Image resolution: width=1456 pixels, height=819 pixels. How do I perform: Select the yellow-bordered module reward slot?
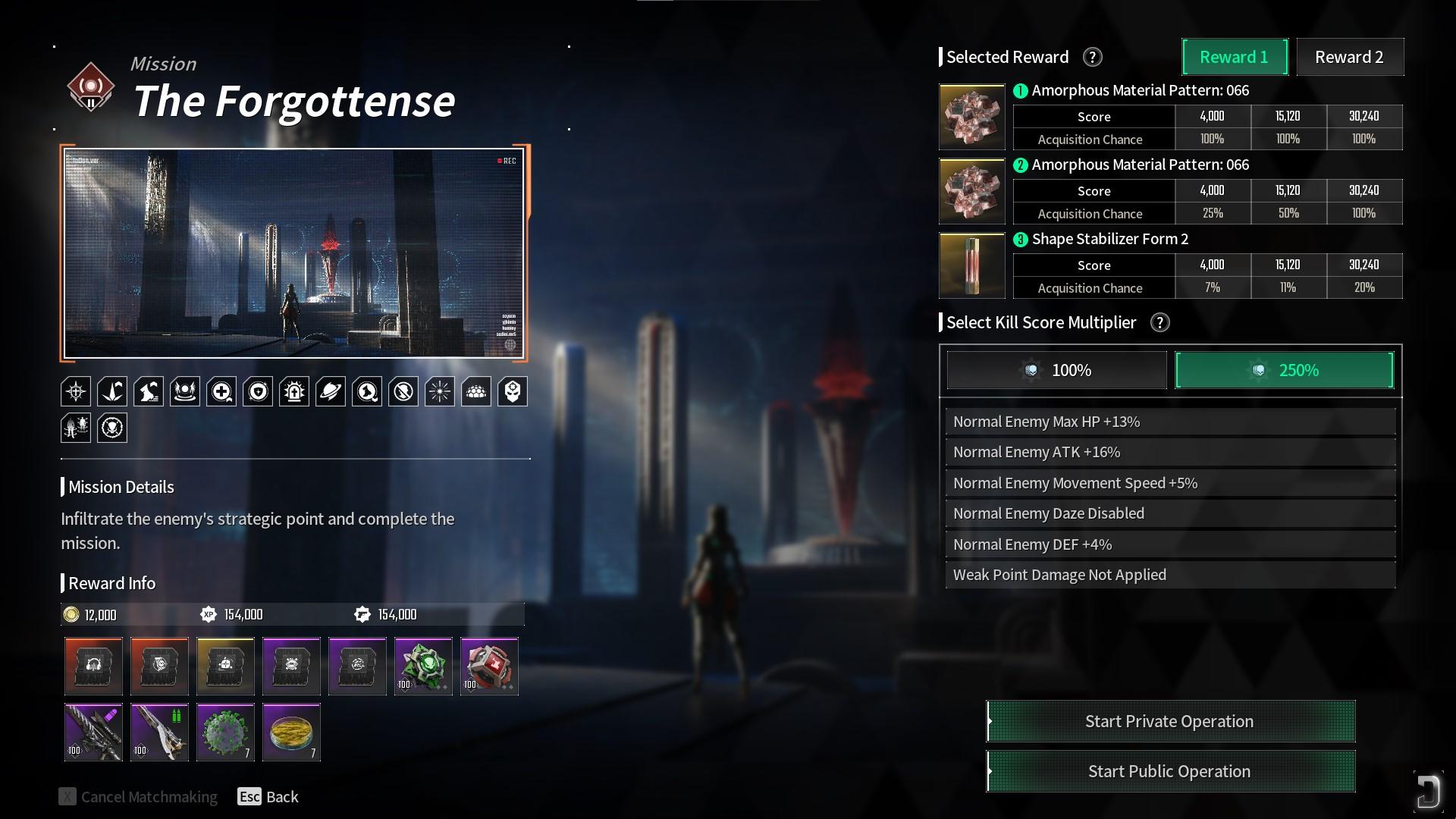[225, 666]
